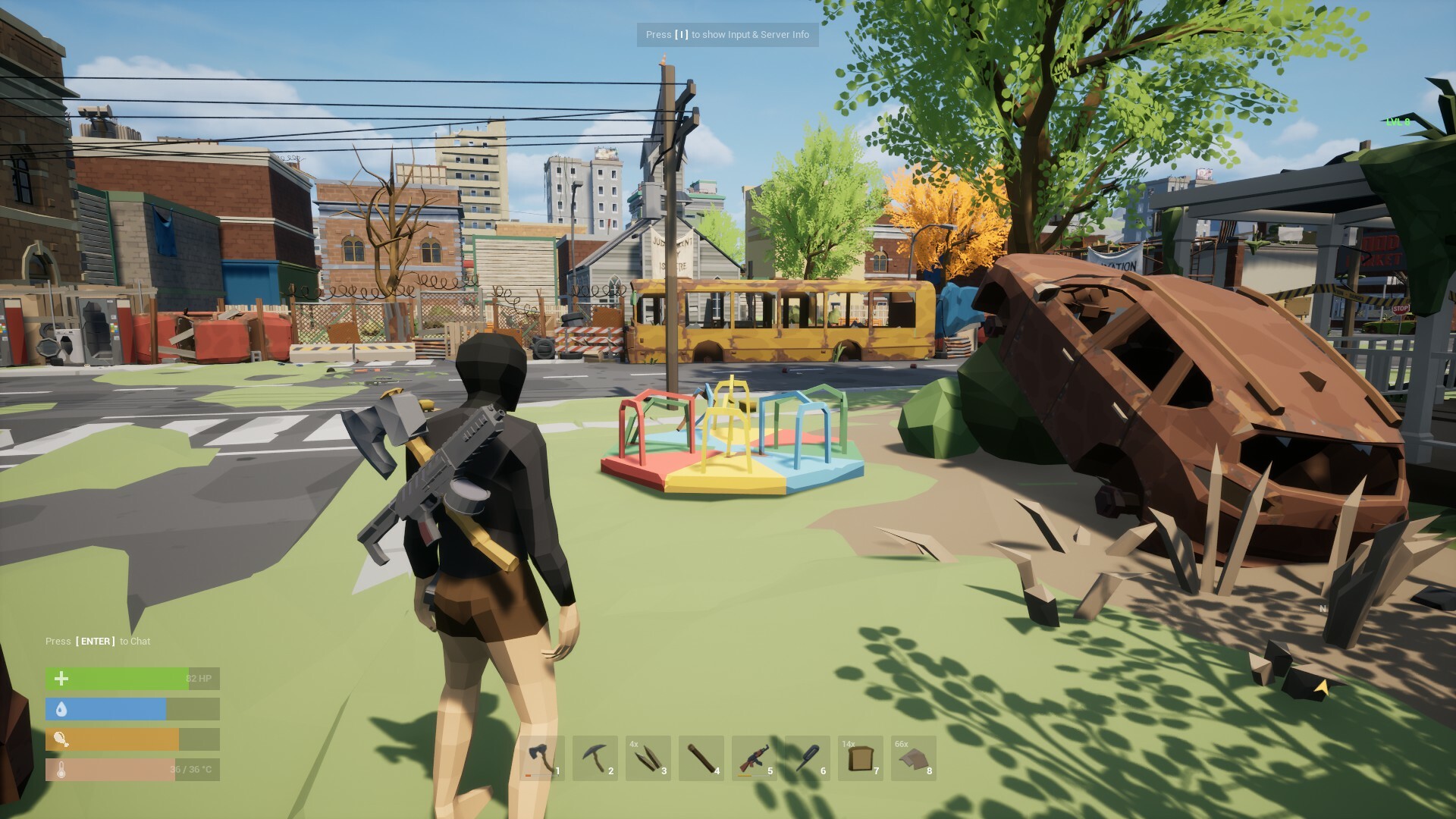Viewport: 1456px width, 819px height.
Task: Select the knife in hotbar slot 6
Action: pyautogui.click(x=807, y=758)
